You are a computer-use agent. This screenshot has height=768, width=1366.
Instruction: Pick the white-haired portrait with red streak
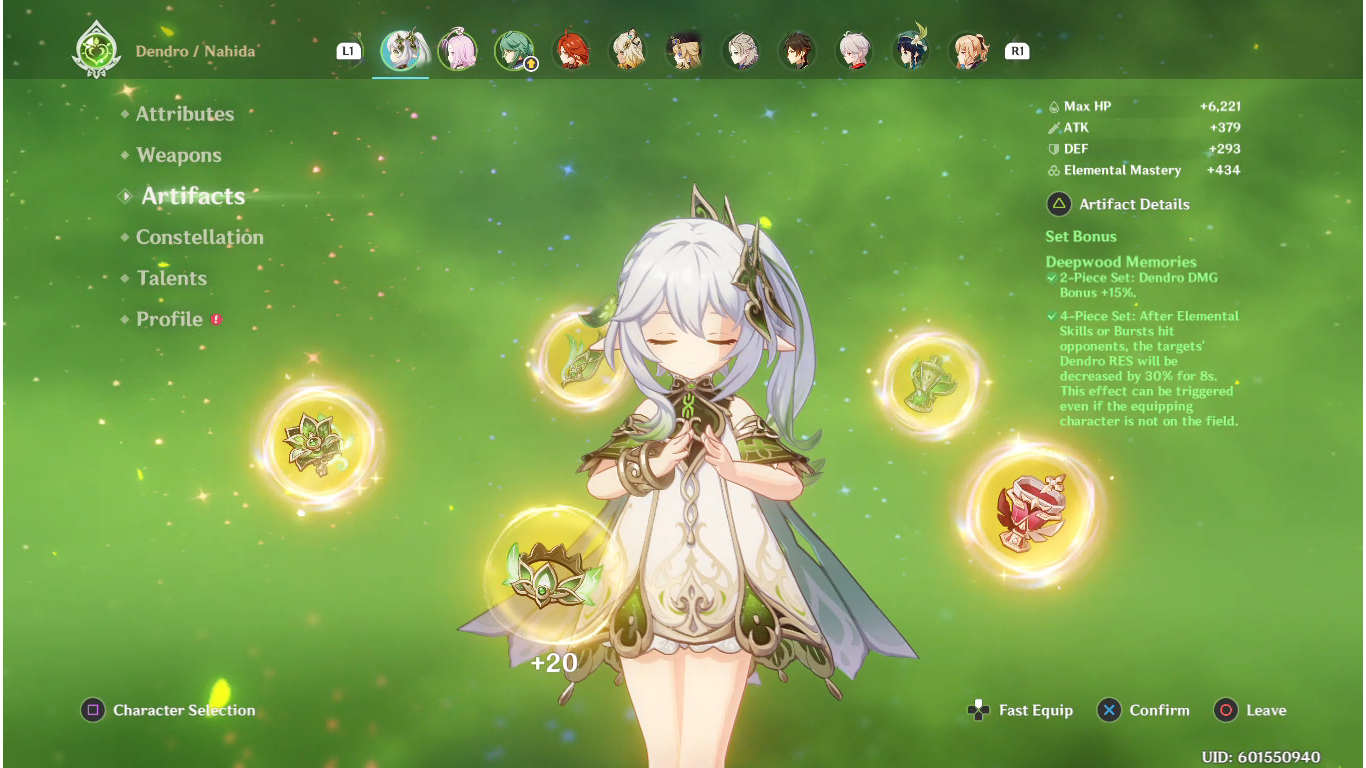coord(855,51)
